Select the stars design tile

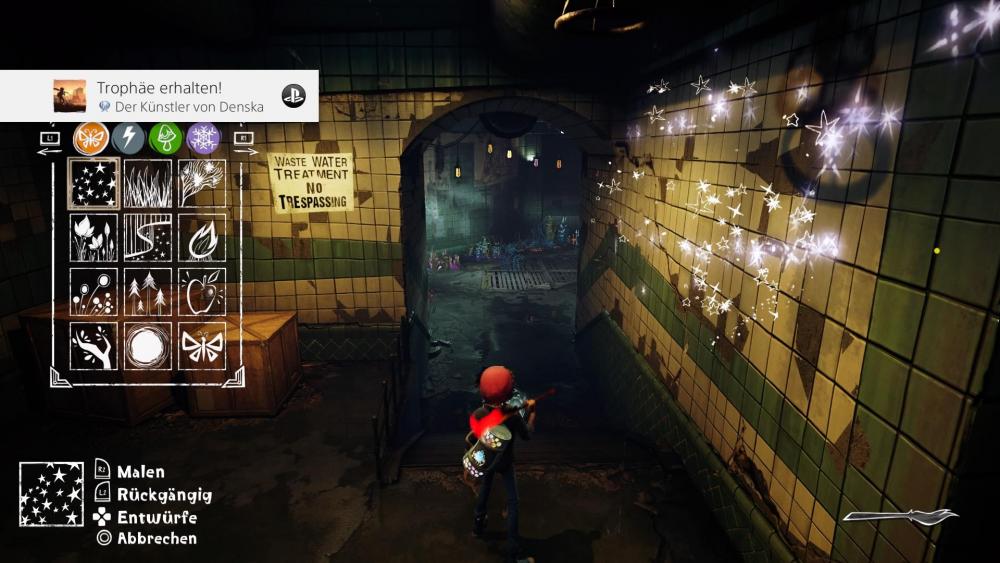pos(94,184)
